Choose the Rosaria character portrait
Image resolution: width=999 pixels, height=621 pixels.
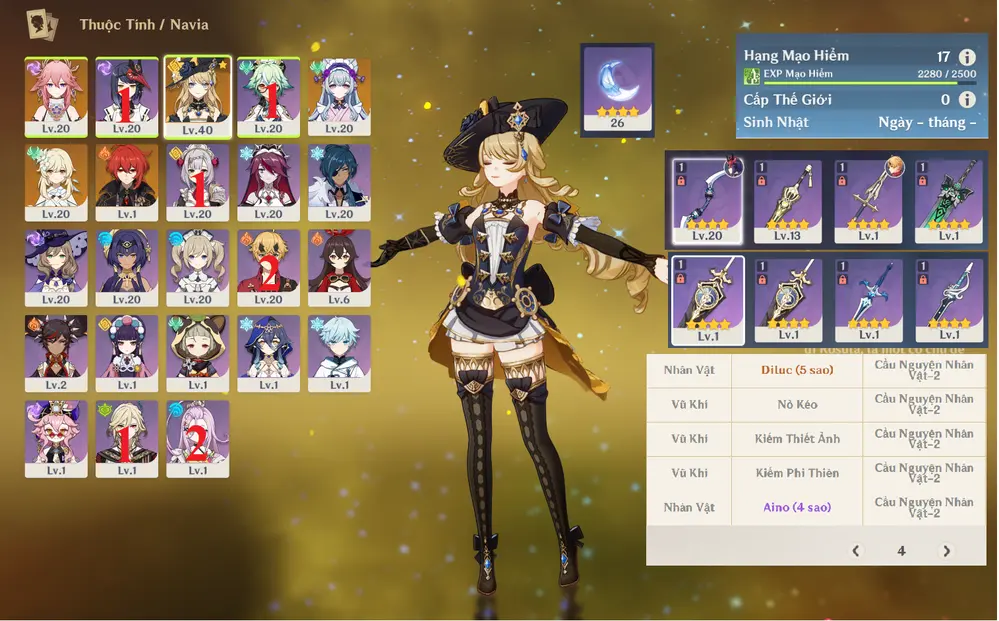click(x=269, y=181)
